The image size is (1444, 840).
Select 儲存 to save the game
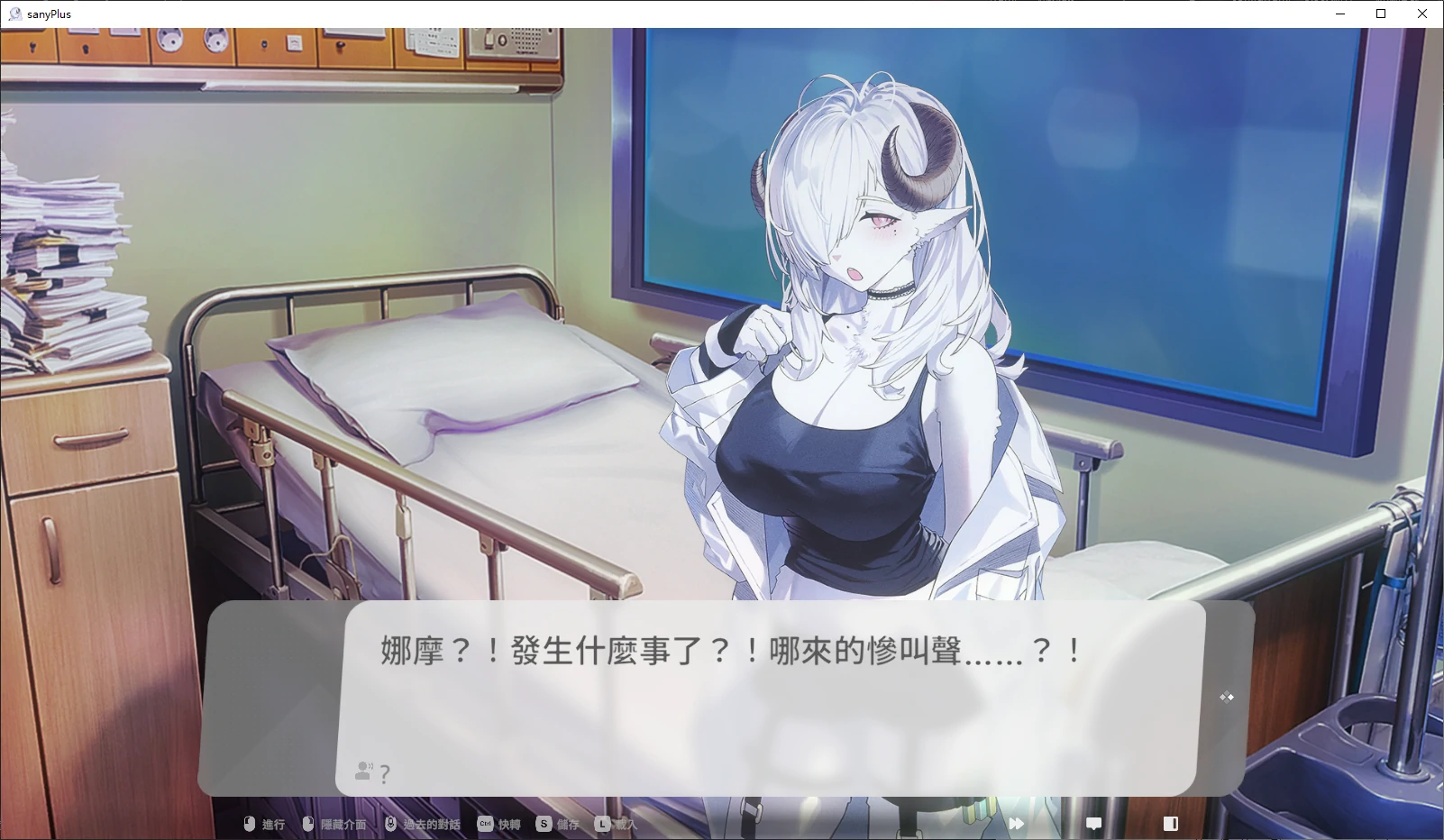click(566, 824)
